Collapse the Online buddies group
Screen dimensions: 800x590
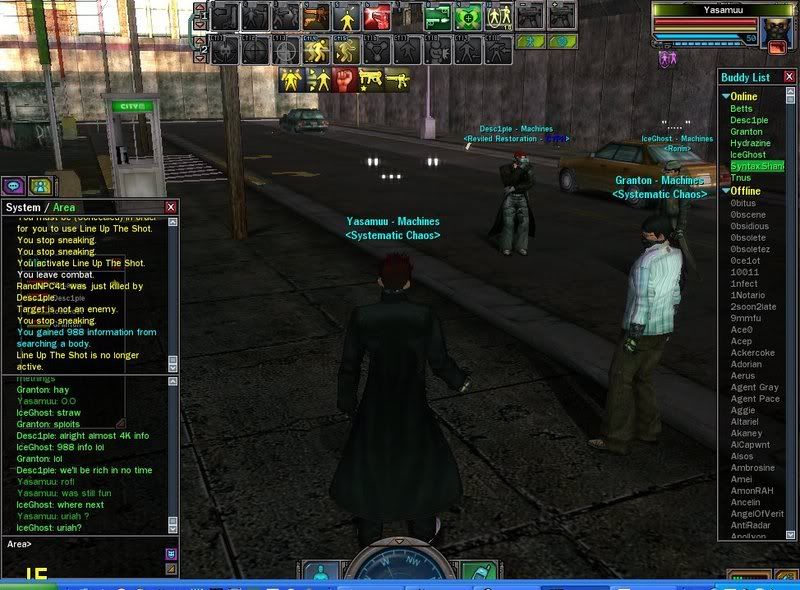pos(726,96)
